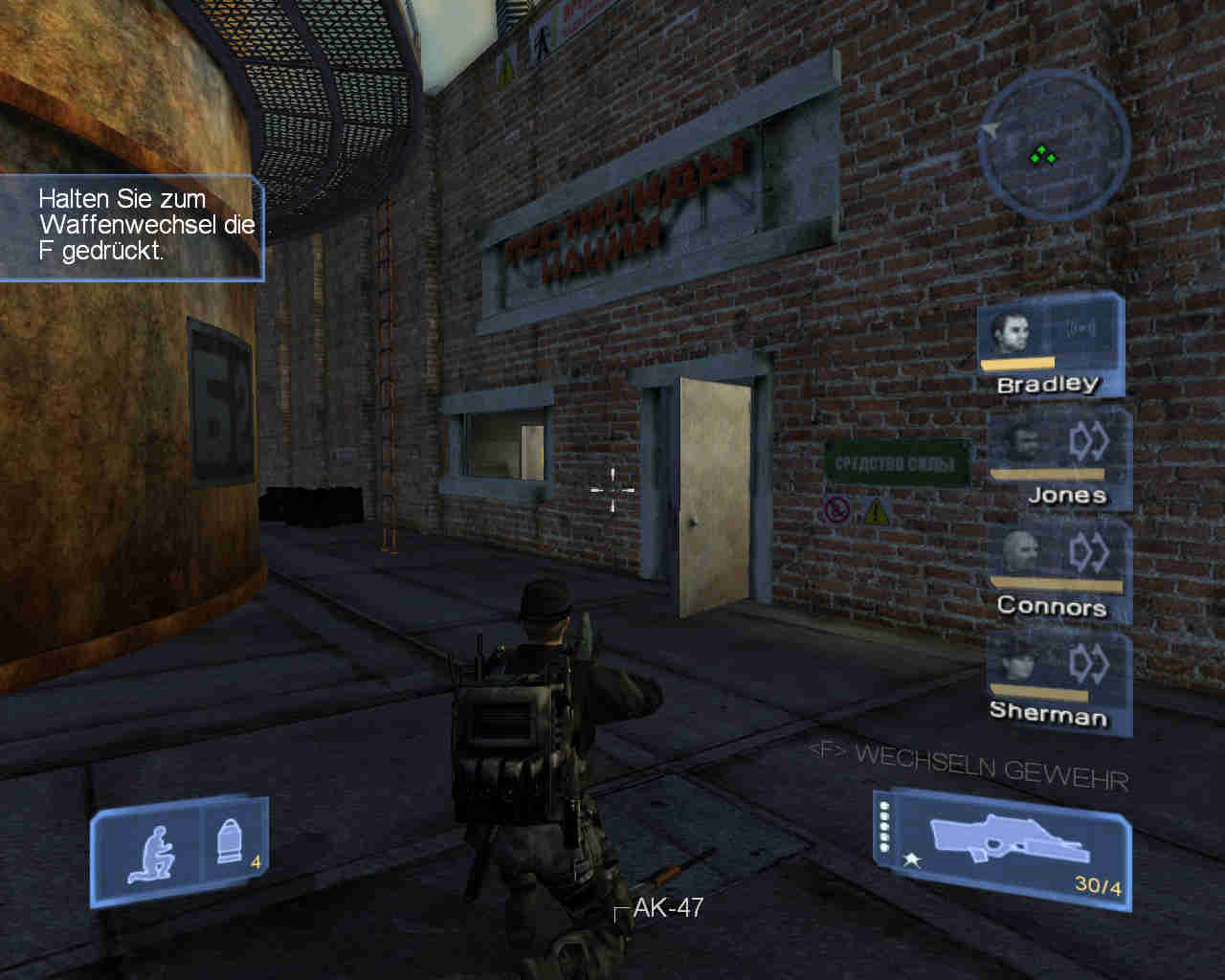This screenshot has height=980, width=1225.
Task: Click the circular radar minimap
Action: point(1047,145)
